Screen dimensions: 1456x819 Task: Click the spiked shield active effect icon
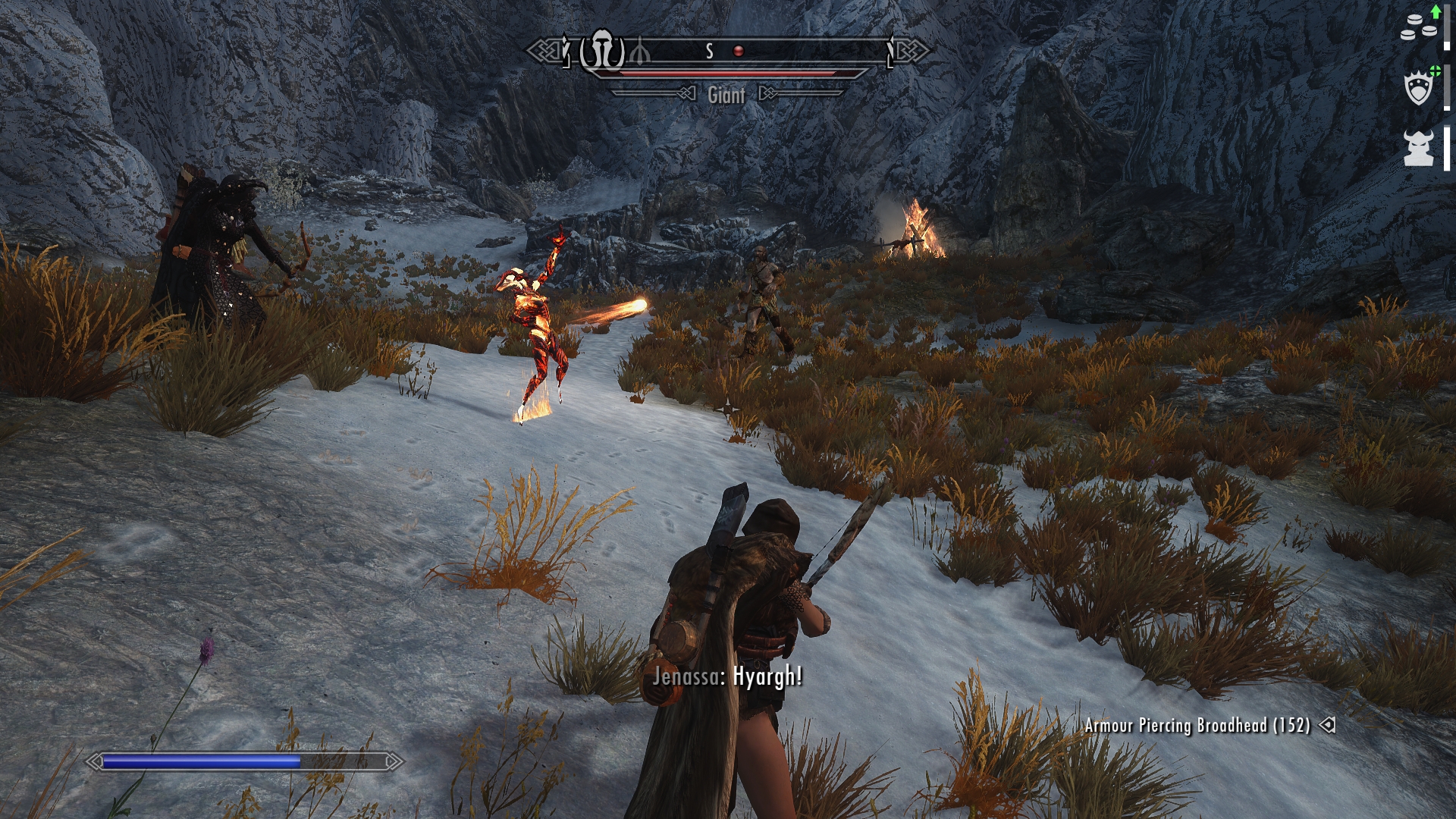coord(1419,88)
